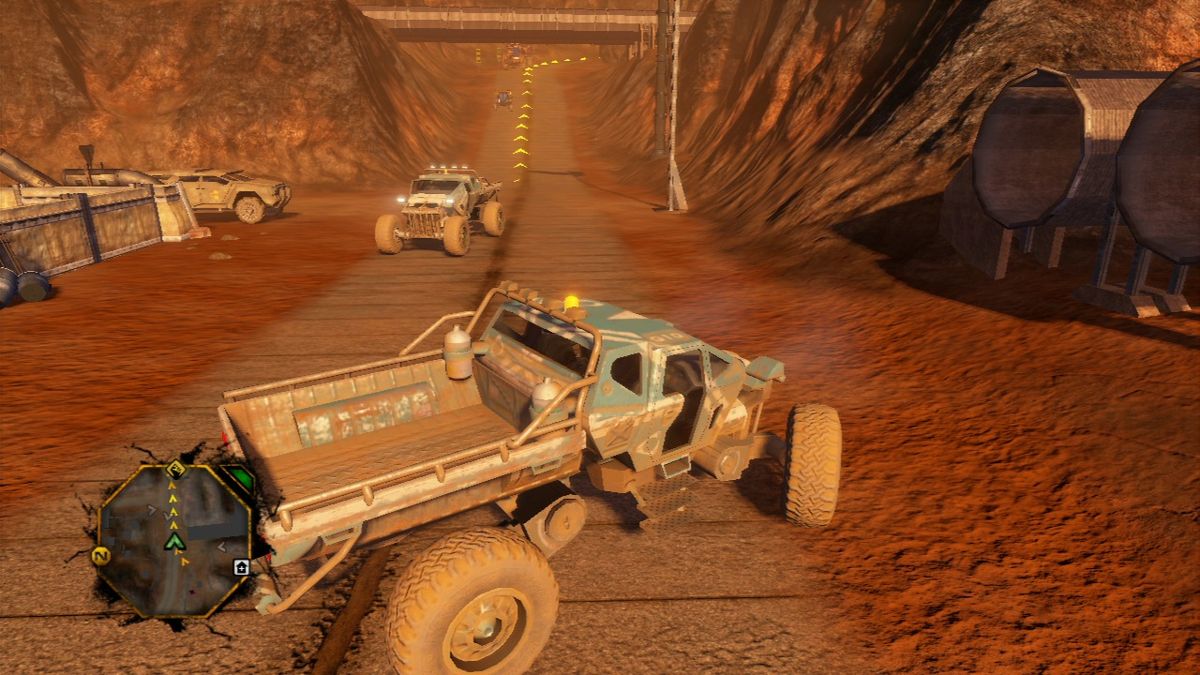This screenshot has width=1200, height=675.
Task: Click the green player arrow on the minimap
Action: click(x=175, y=541)
